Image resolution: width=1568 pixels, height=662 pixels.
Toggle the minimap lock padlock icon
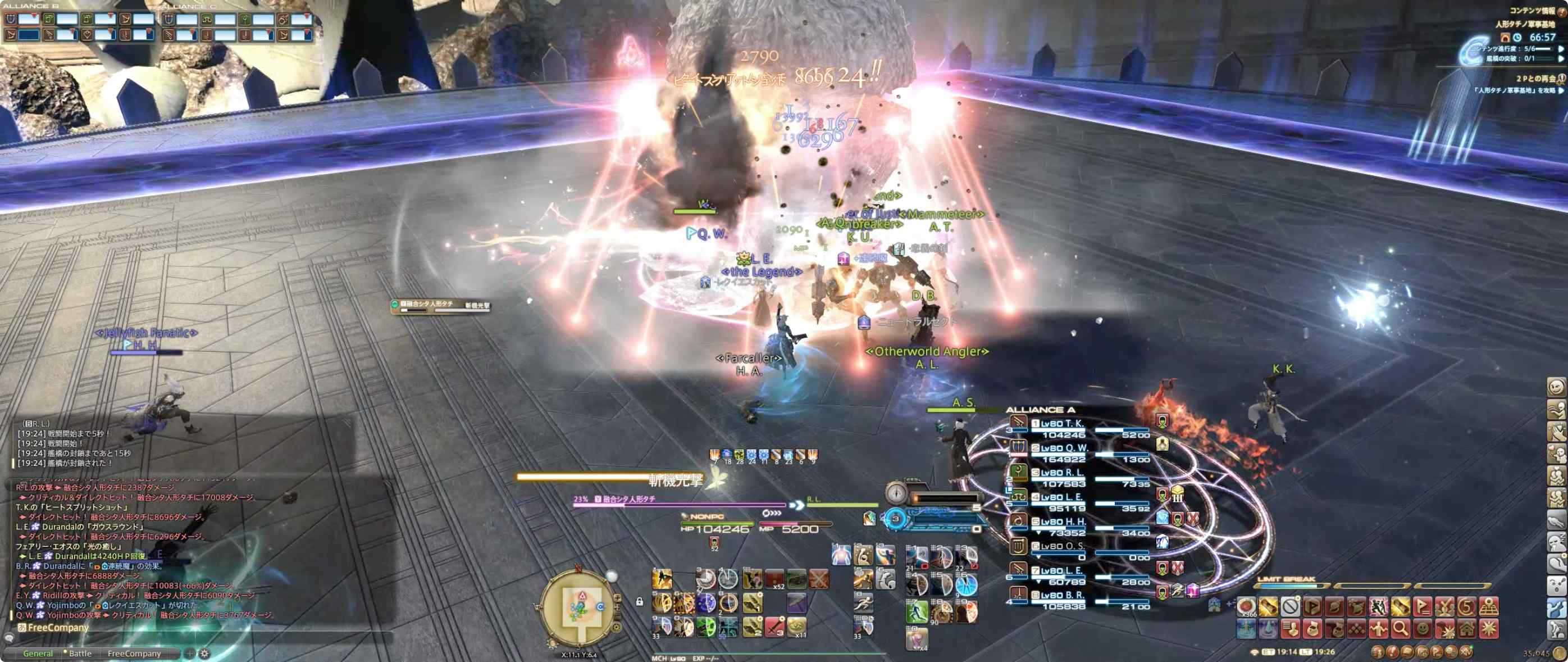click(640, 602)
